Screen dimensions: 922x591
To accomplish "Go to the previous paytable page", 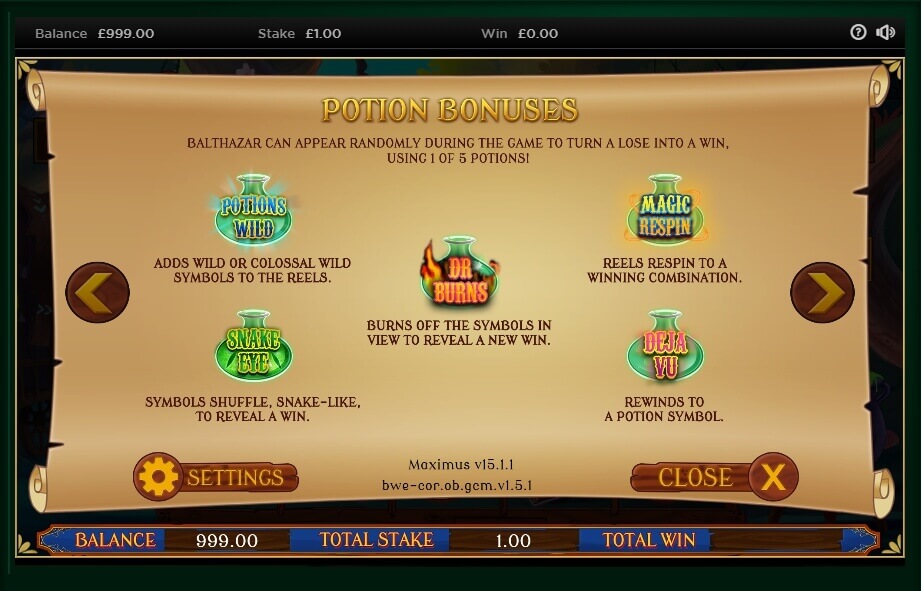I will (97, 292).
